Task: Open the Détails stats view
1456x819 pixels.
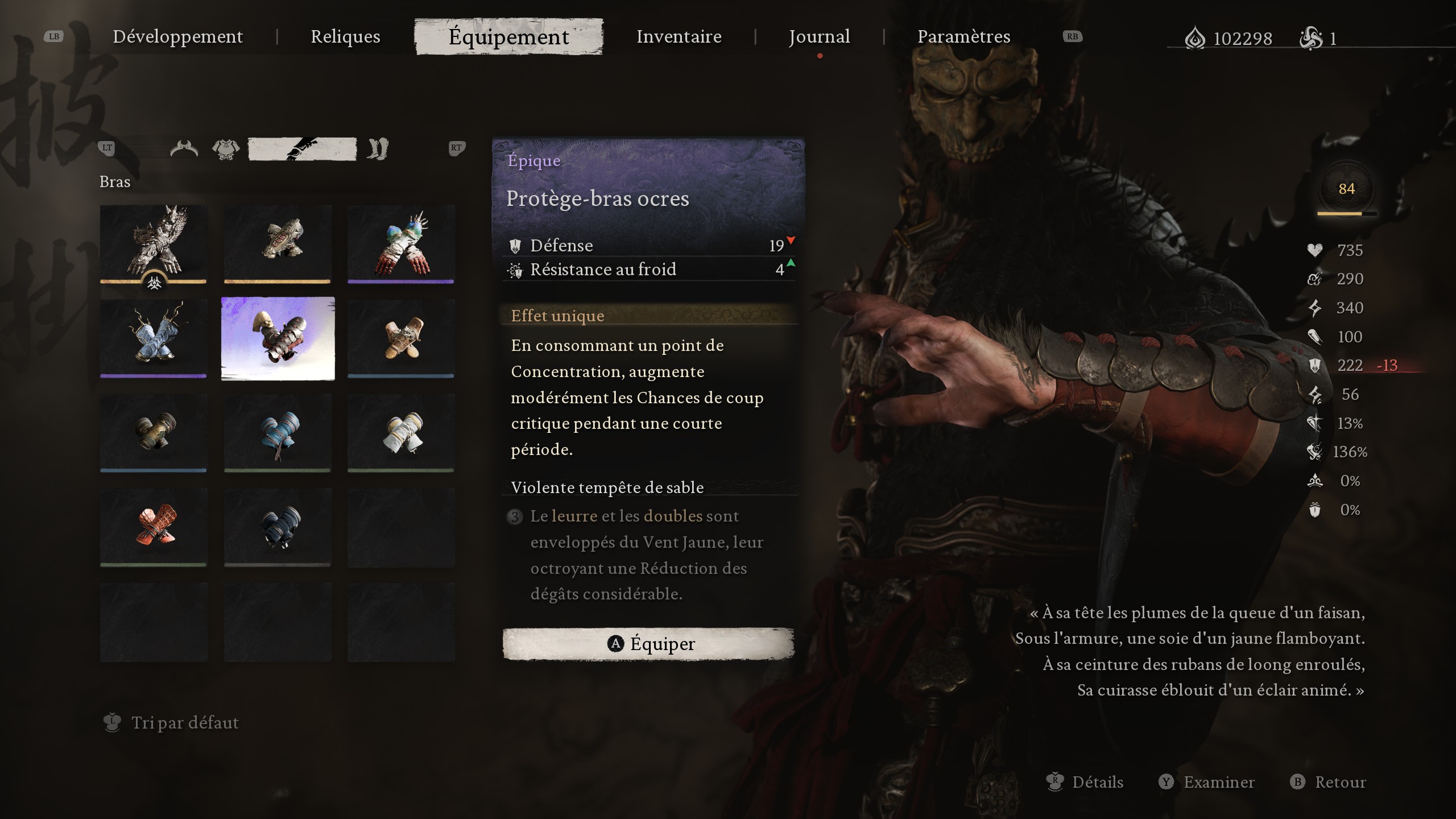Action: [x=1097, y=782]
